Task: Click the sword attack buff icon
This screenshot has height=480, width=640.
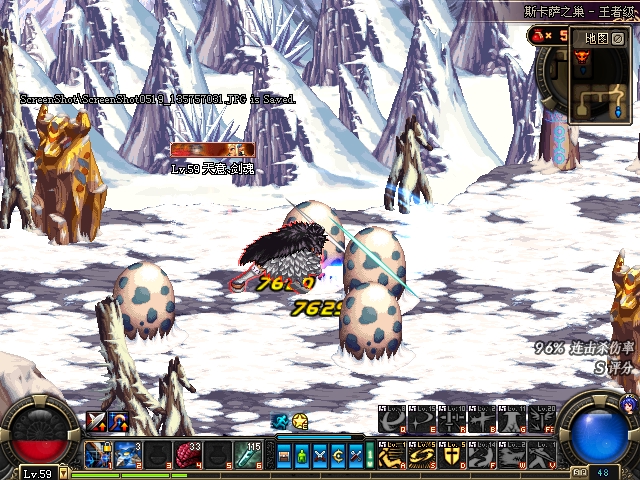Action: (x=96, y=421)
